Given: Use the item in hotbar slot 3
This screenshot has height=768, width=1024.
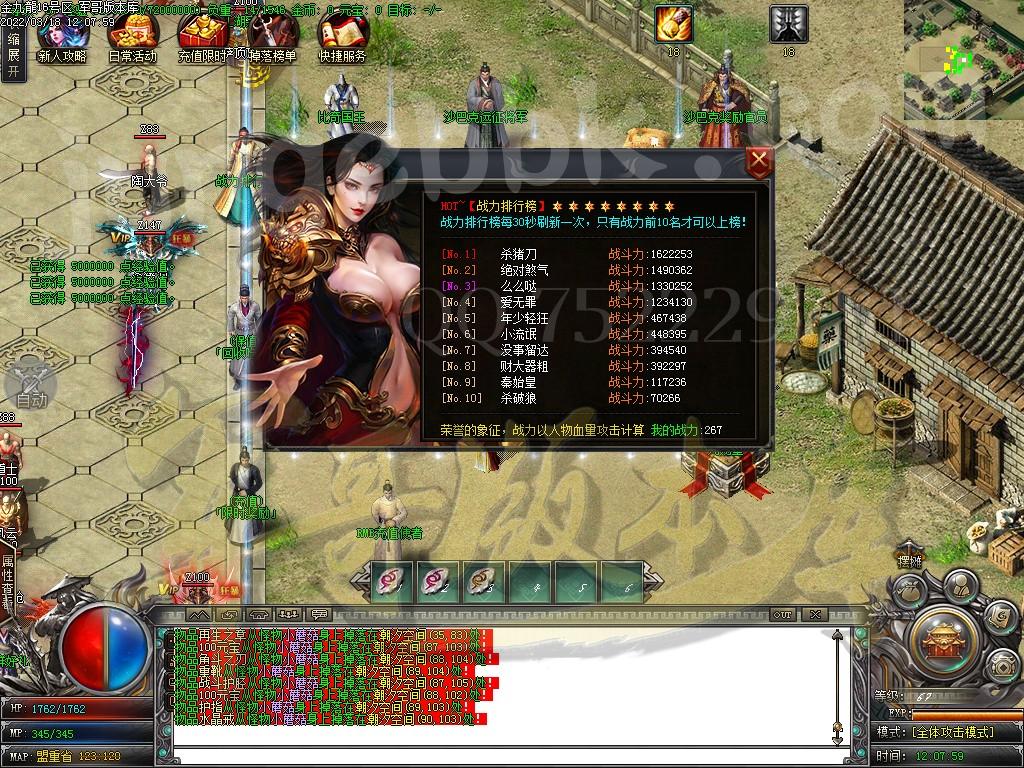Looking at the screenshot, I should (483, 581).
